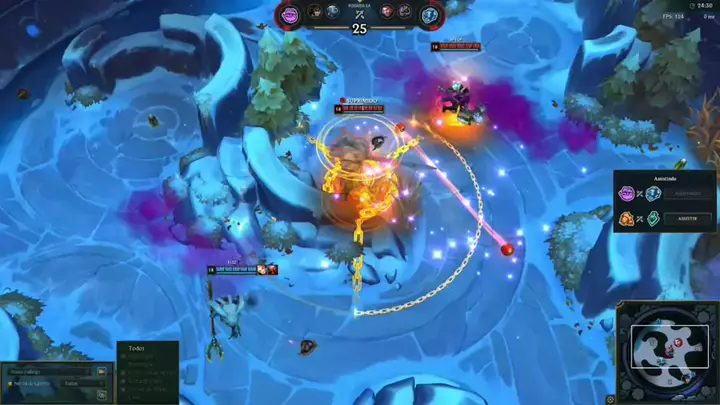Click the purple team icon in the spectate panel

pyautogui.click(x=627, y=193)
